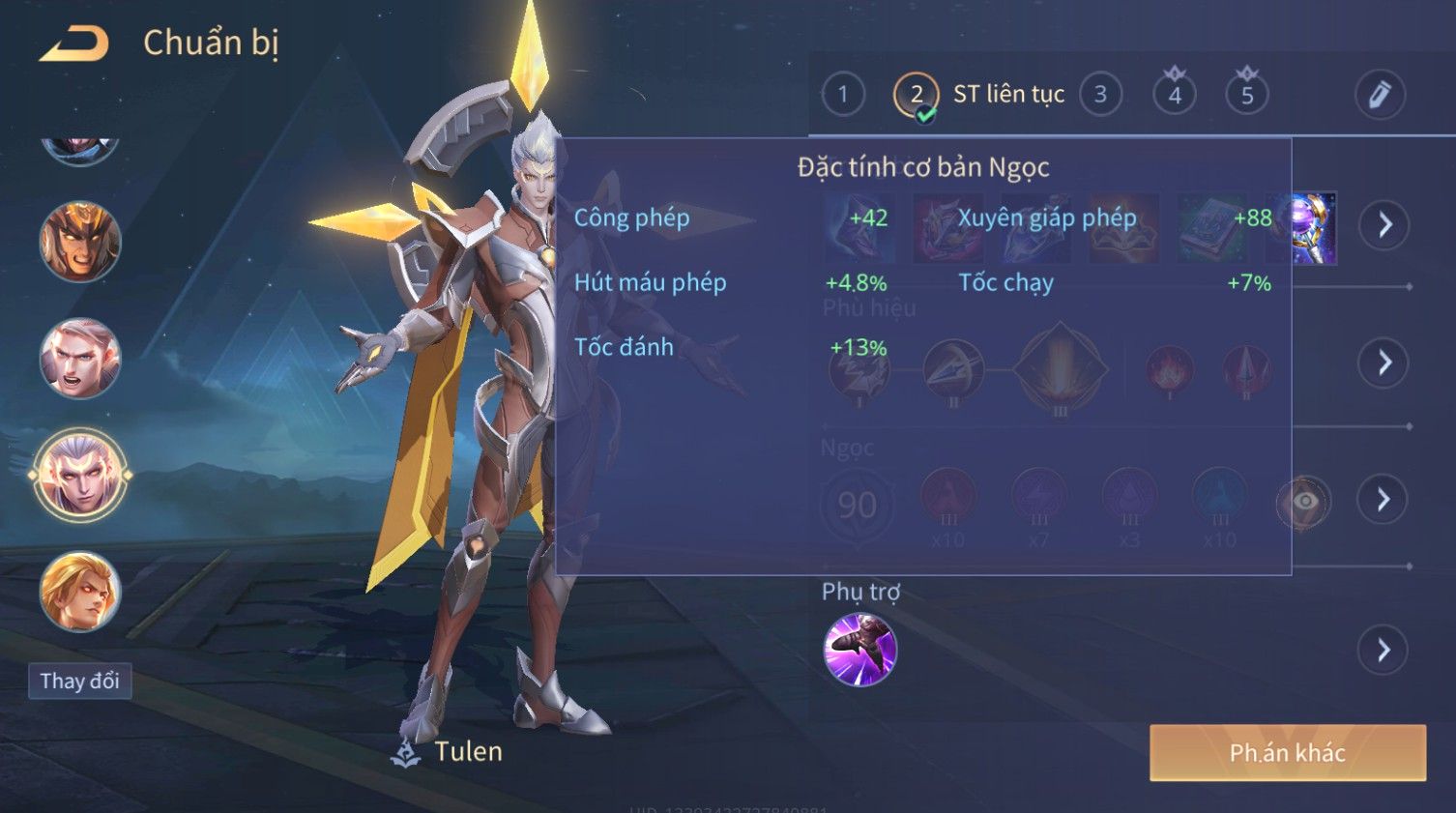
Task: Go back using the return arrow
Action: coord(73,44)
